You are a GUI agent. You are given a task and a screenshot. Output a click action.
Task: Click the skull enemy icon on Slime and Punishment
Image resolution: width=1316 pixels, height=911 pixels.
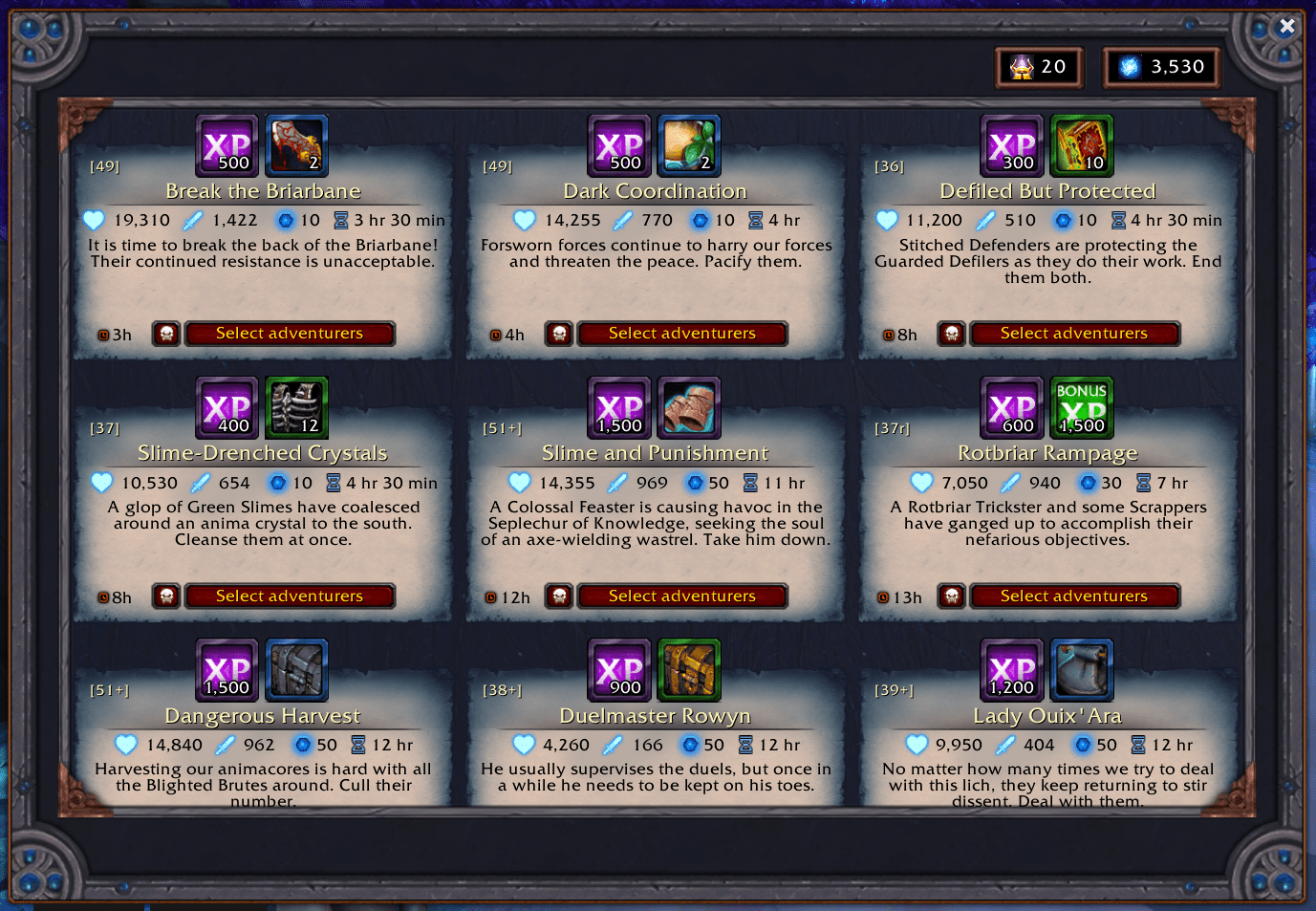tap(559, 596)
